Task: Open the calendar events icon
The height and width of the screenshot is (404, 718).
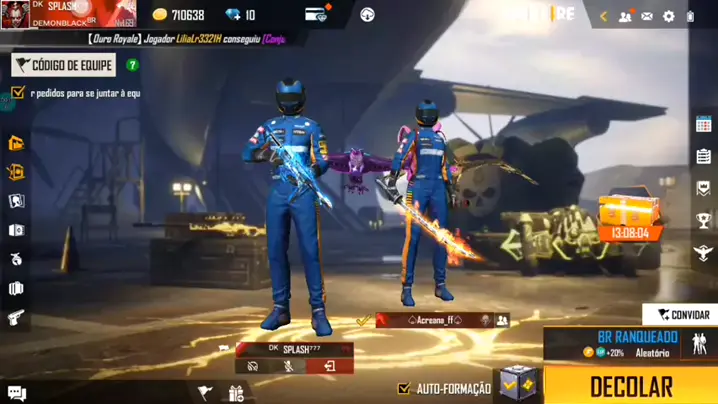Action: point(703,125)
